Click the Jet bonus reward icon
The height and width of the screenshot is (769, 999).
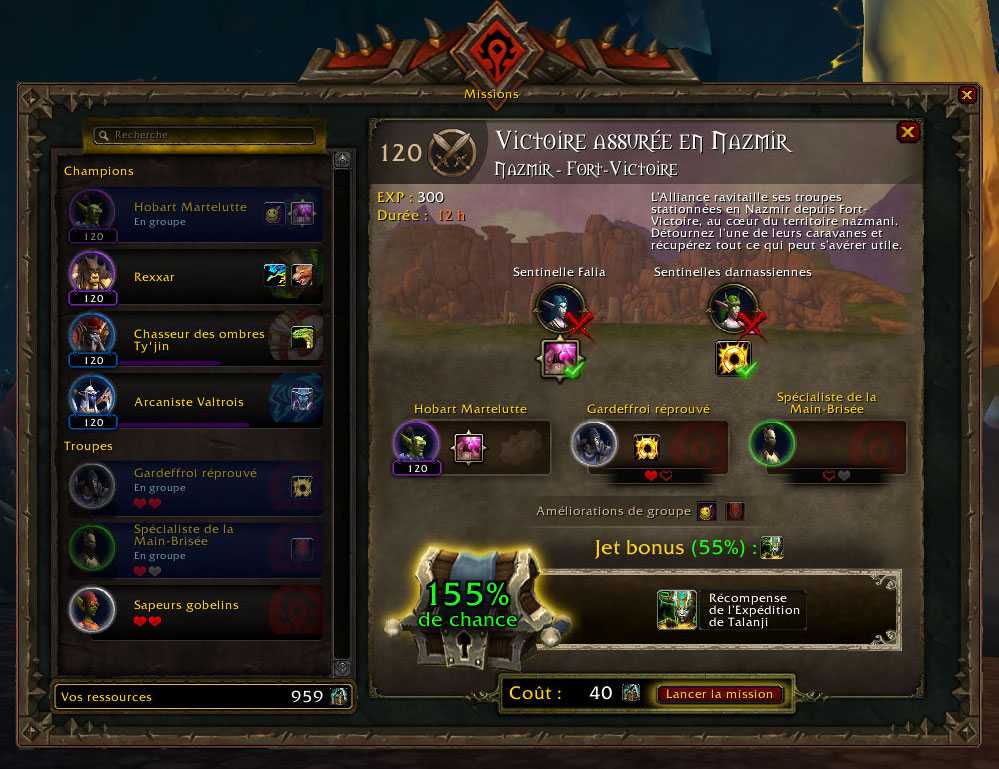point(770,548)
